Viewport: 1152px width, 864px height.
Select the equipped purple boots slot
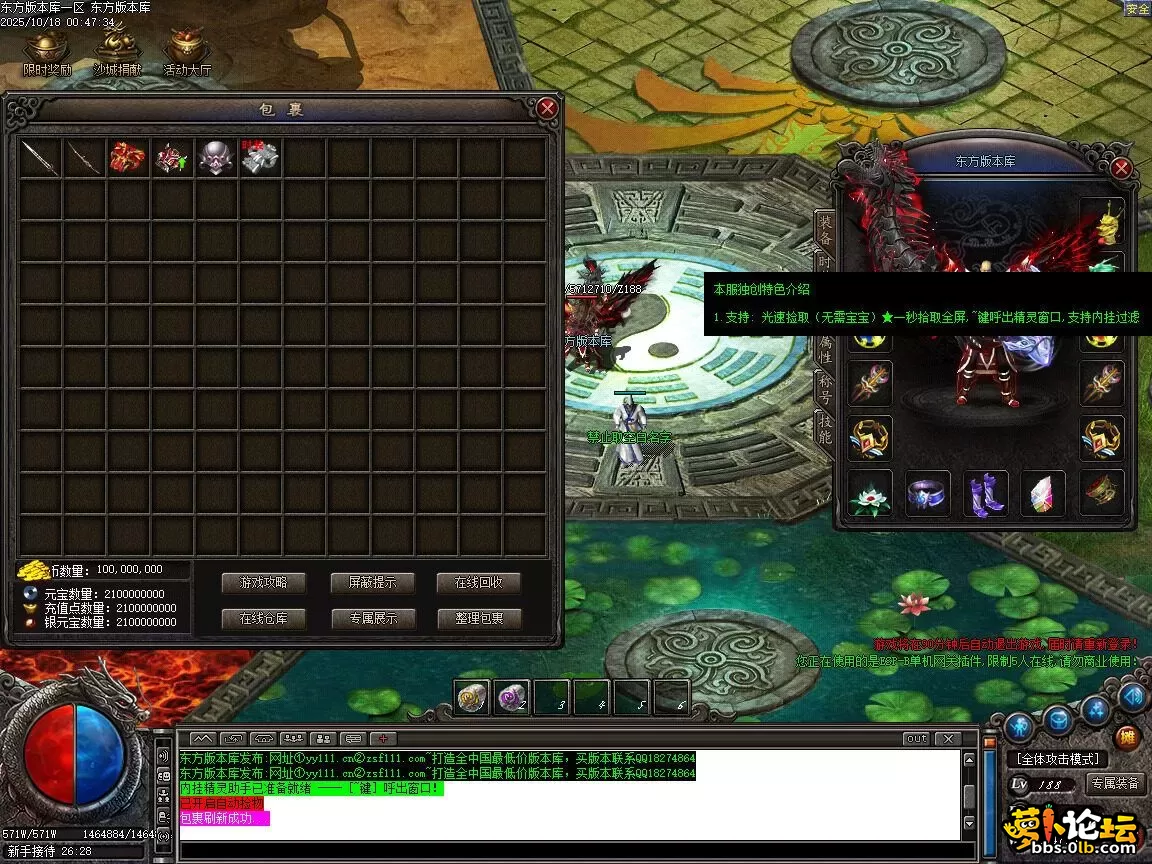pyautogui.click(x=986, y=494)
